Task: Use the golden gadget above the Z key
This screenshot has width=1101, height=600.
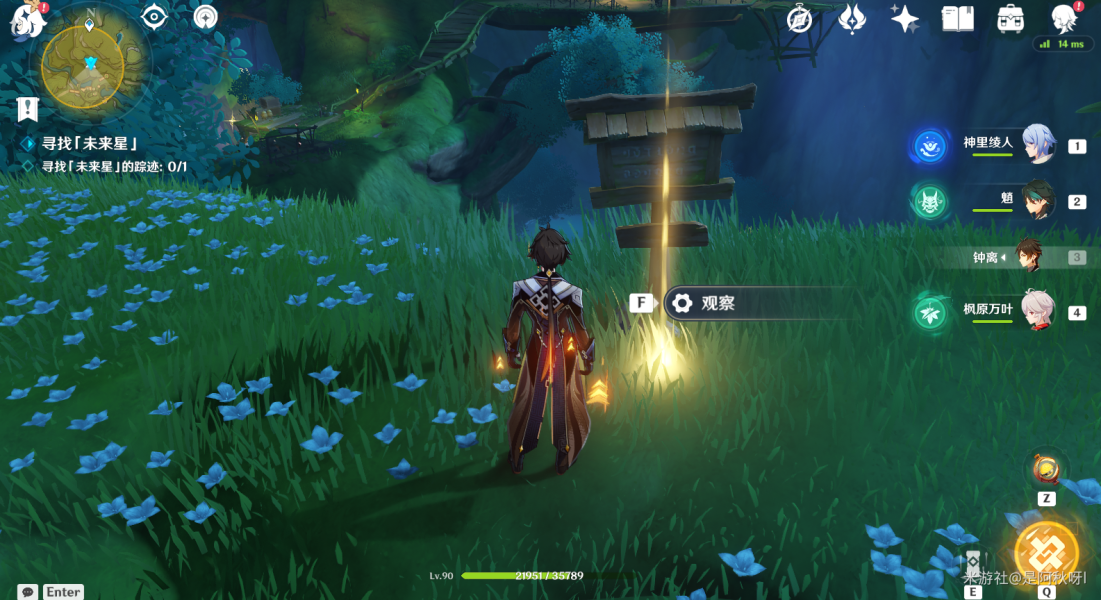Action: click(1046, 468)
